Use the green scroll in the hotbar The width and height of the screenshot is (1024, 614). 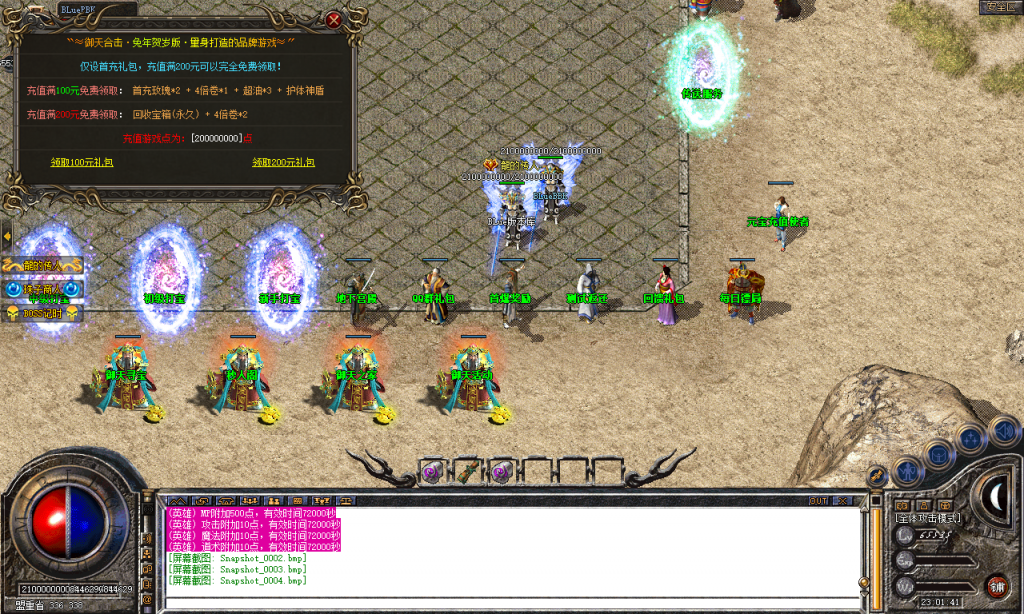[x=466, y=471]
